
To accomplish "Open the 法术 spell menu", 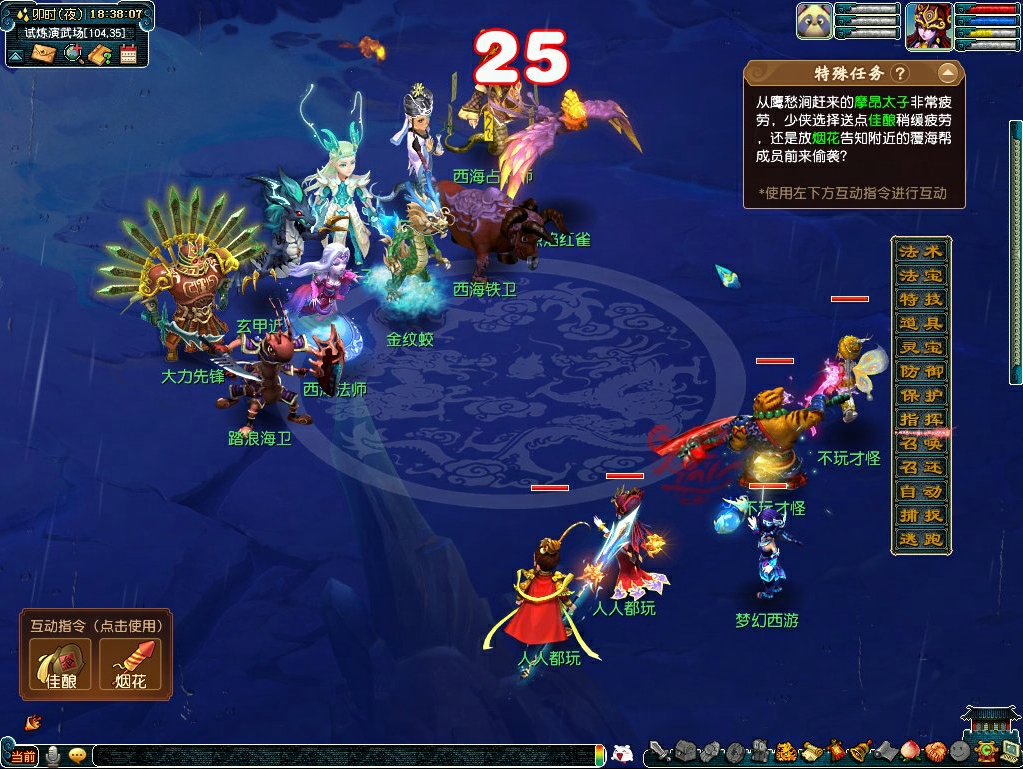I will point(920,251).
